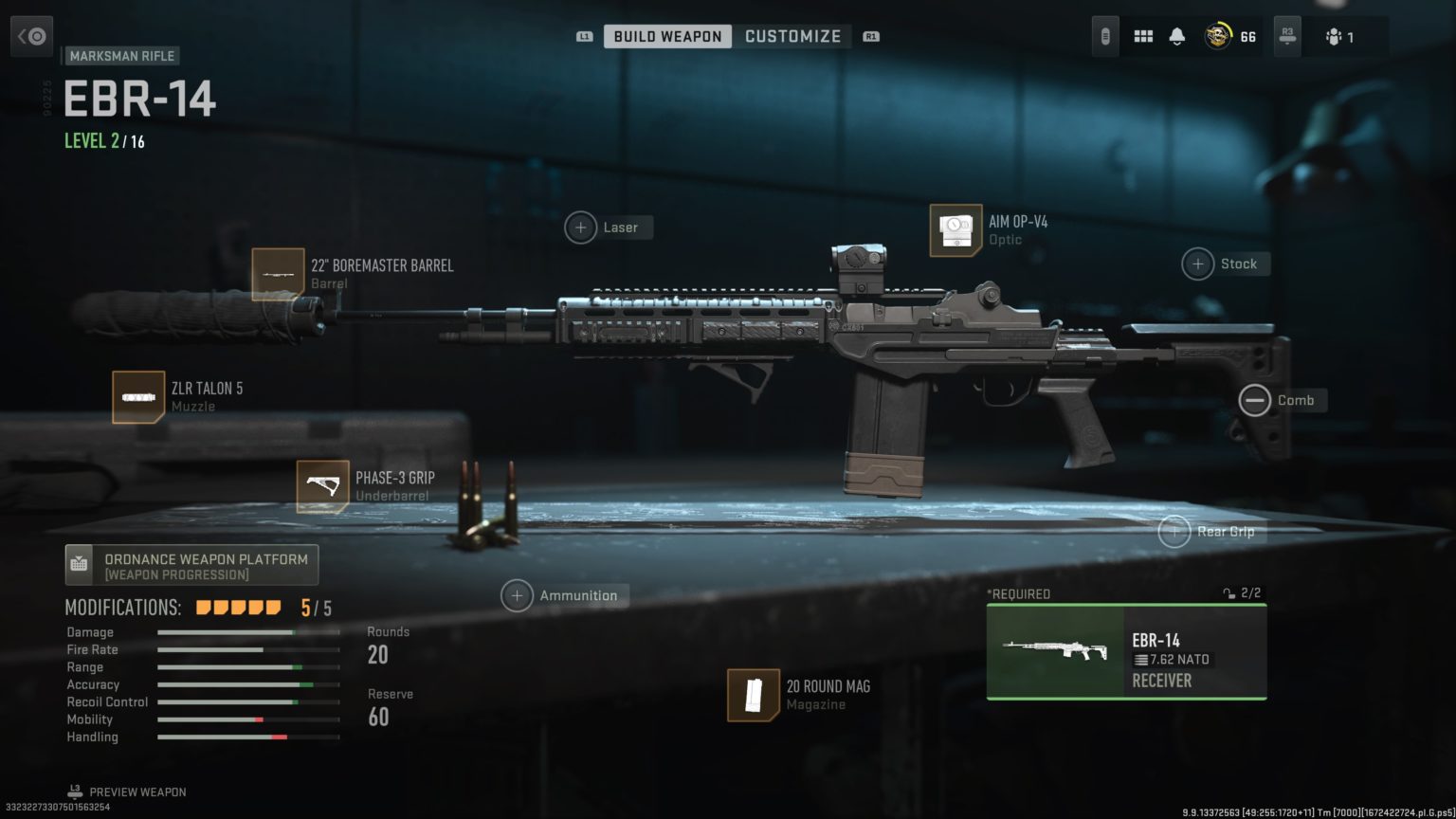Open notifications with the bell icon
1456x819 pixels.
point(1176,35)
